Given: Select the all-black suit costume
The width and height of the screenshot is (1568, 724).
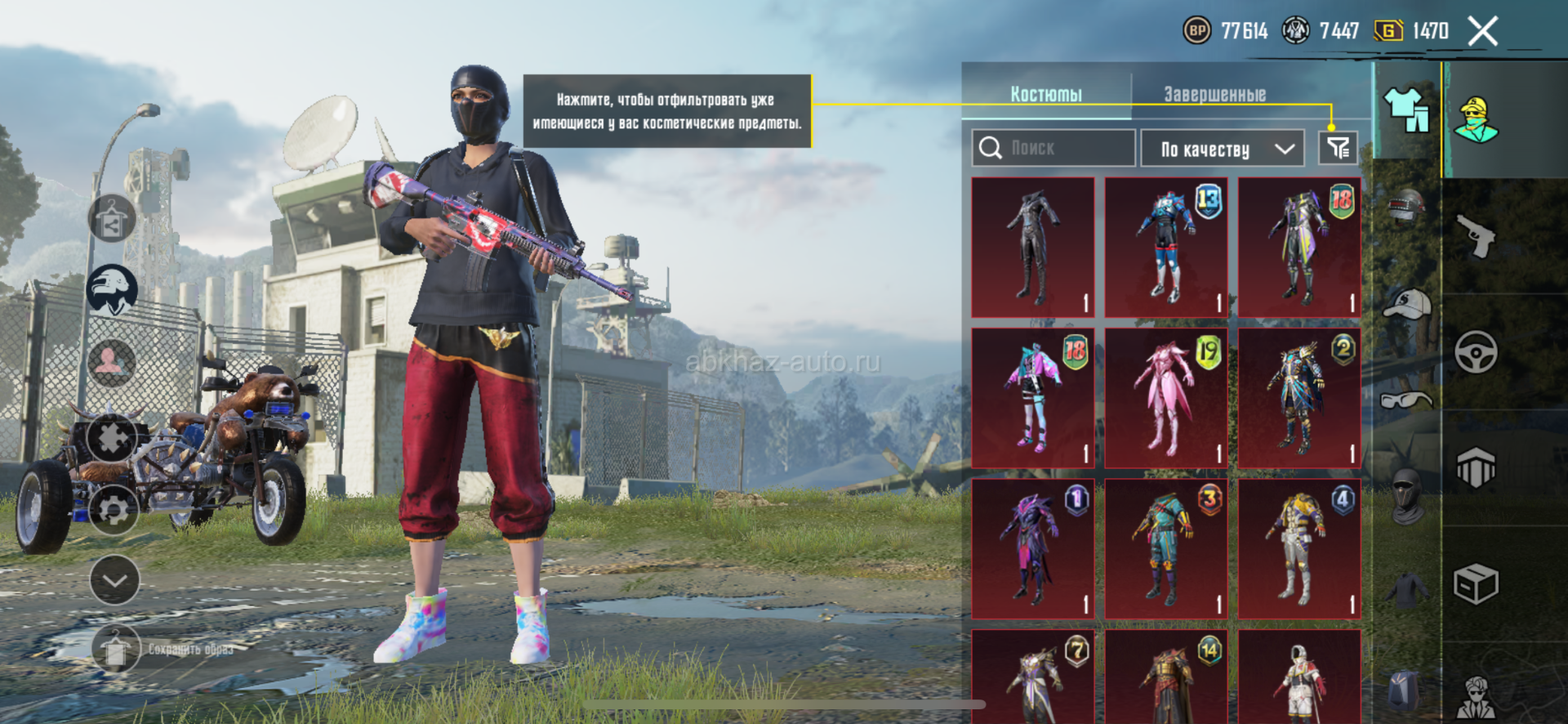Looking at the screenshot, I should click(1033, 247).
